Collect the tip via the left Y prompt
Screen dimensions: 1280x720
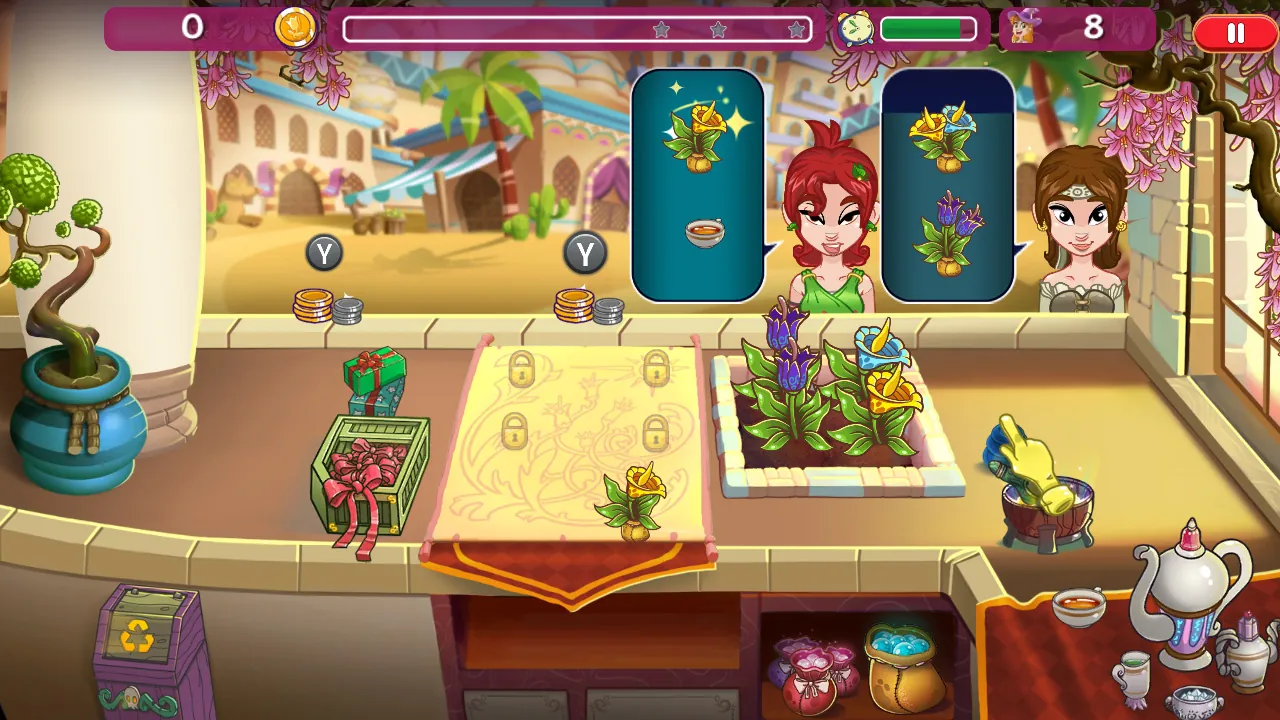coord(323,253)
